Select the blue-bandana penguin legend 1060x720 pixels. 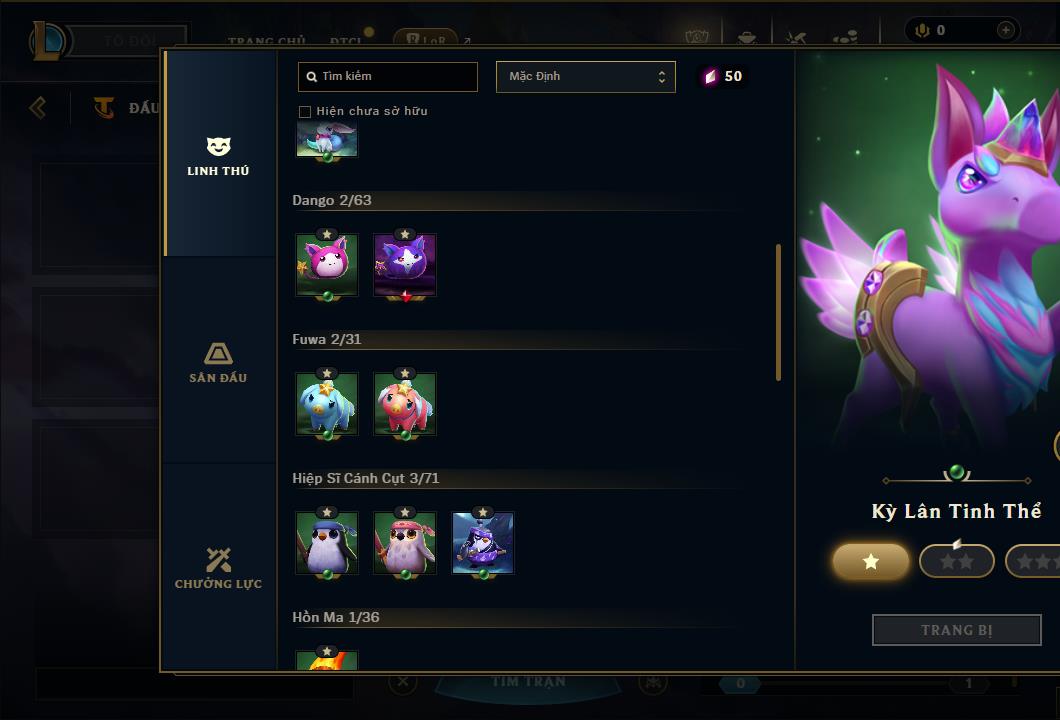pos(327,544)
